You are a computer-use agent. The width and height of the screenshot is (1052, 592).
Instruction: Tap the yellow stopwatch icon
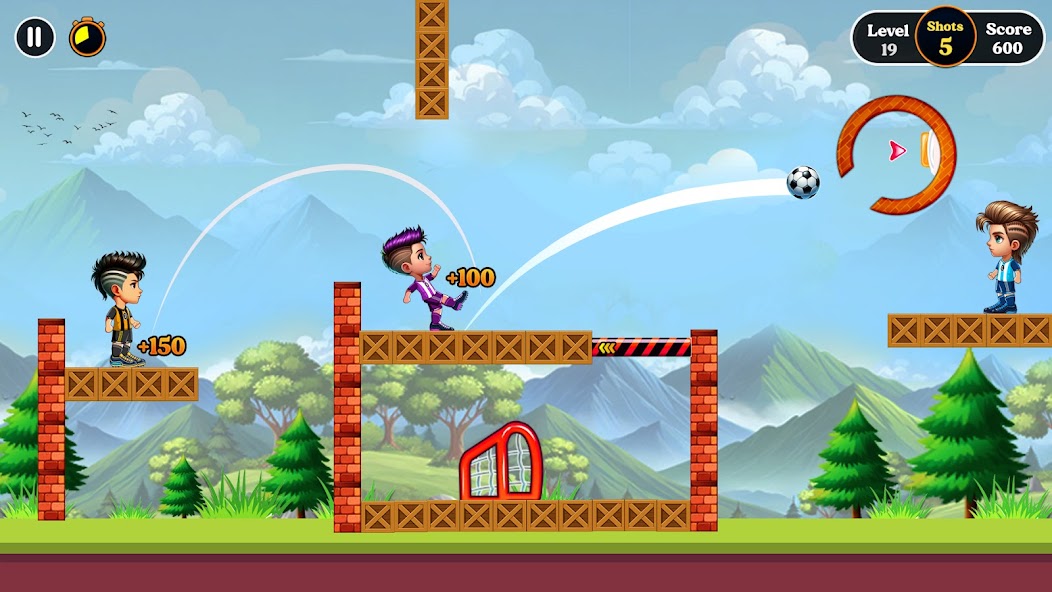(x=87, y=38)
